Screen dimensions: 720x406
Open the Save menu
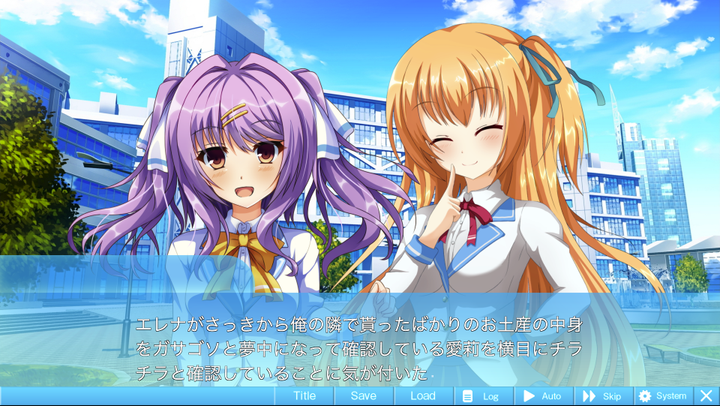pyautogui.click(x=364, y=396)
